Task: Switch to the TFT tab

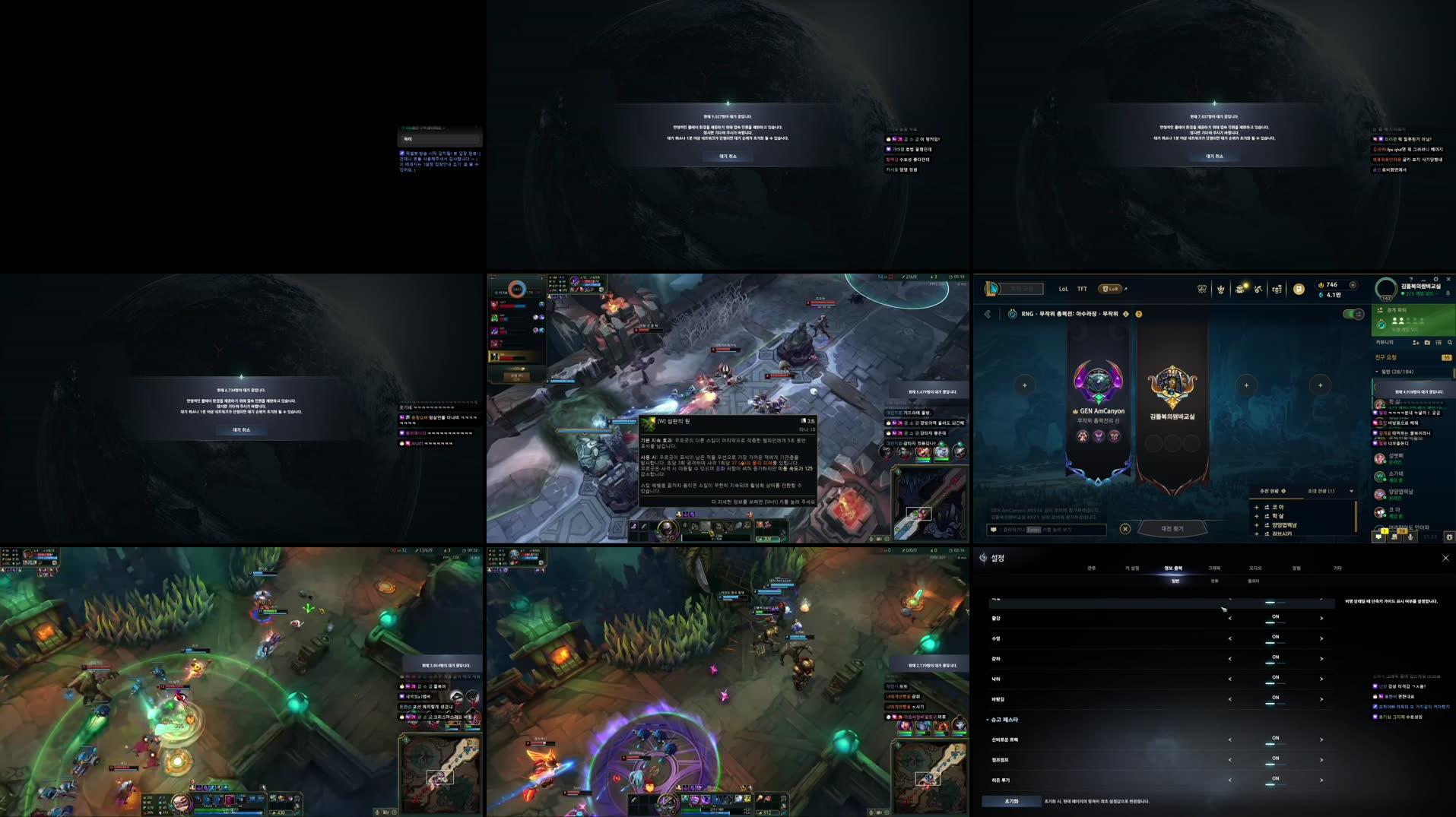Action: 1083,289
